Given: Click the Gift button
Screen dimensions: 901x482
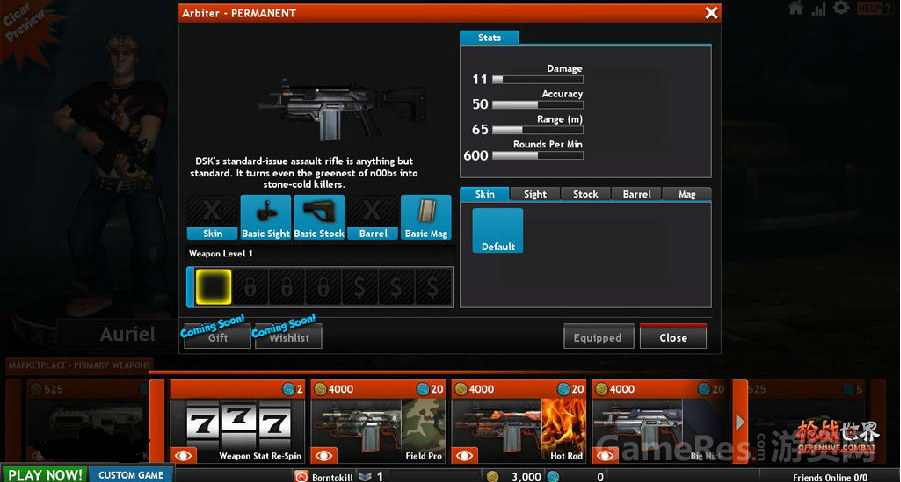Looking at the screenshot, I should 217,337.
